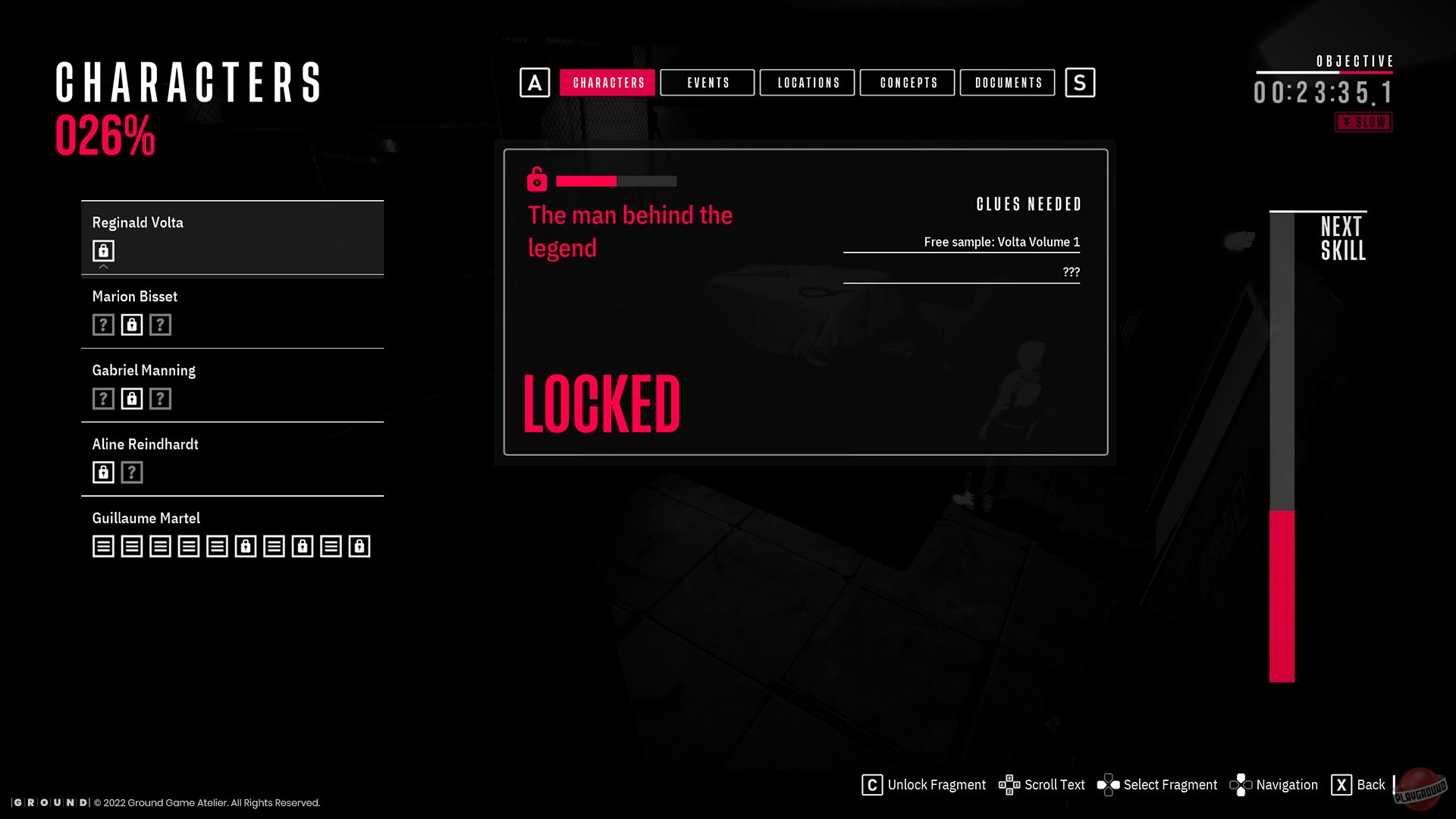Toggle Guillaume Martel's sixth locked fragment
This screenshot has width=1456, height=819.
tap(243, 545)
